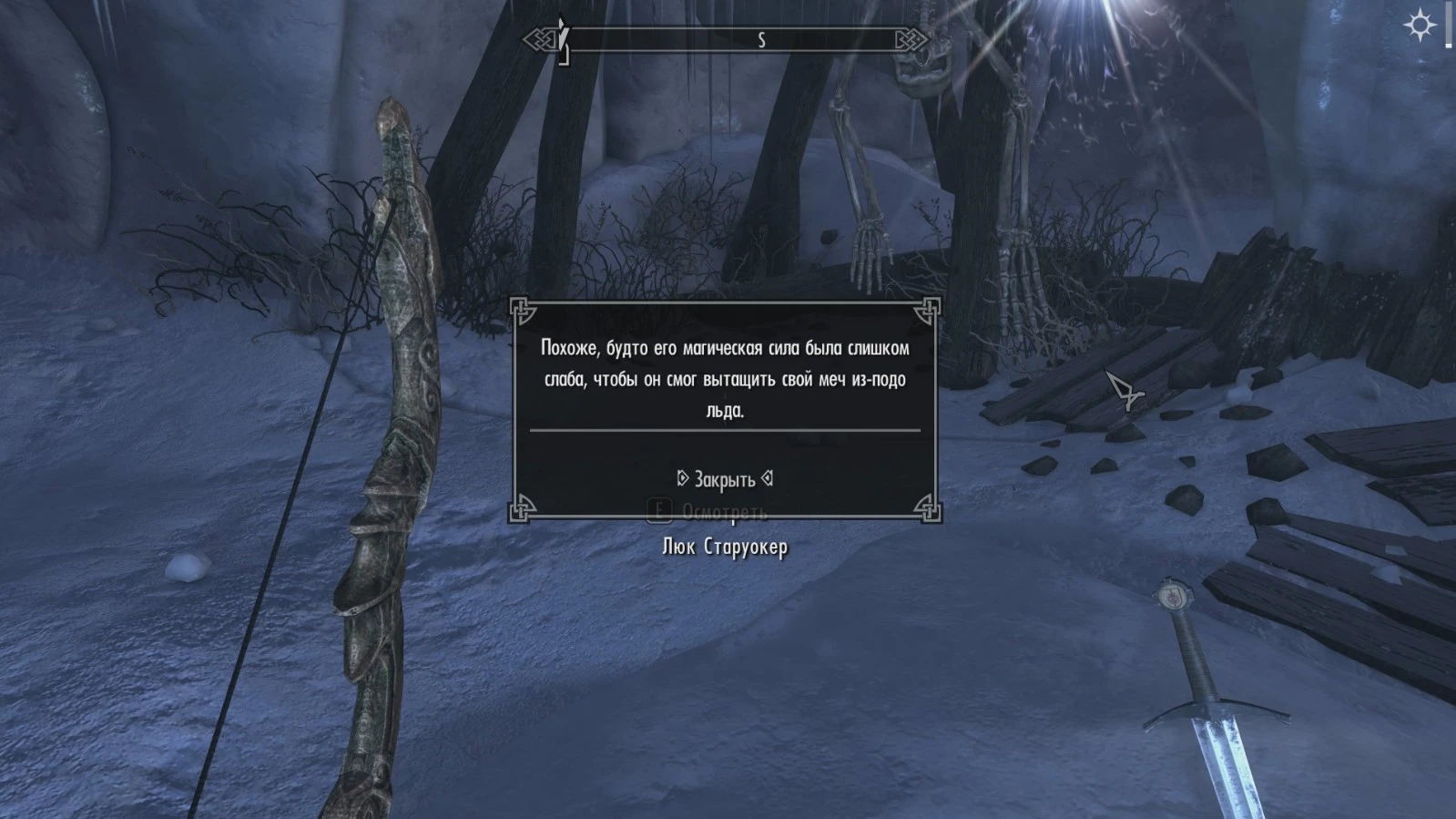Click the message text about магическая сила
The width and height of the screenshot is (1456, 819).
(725, 376)
